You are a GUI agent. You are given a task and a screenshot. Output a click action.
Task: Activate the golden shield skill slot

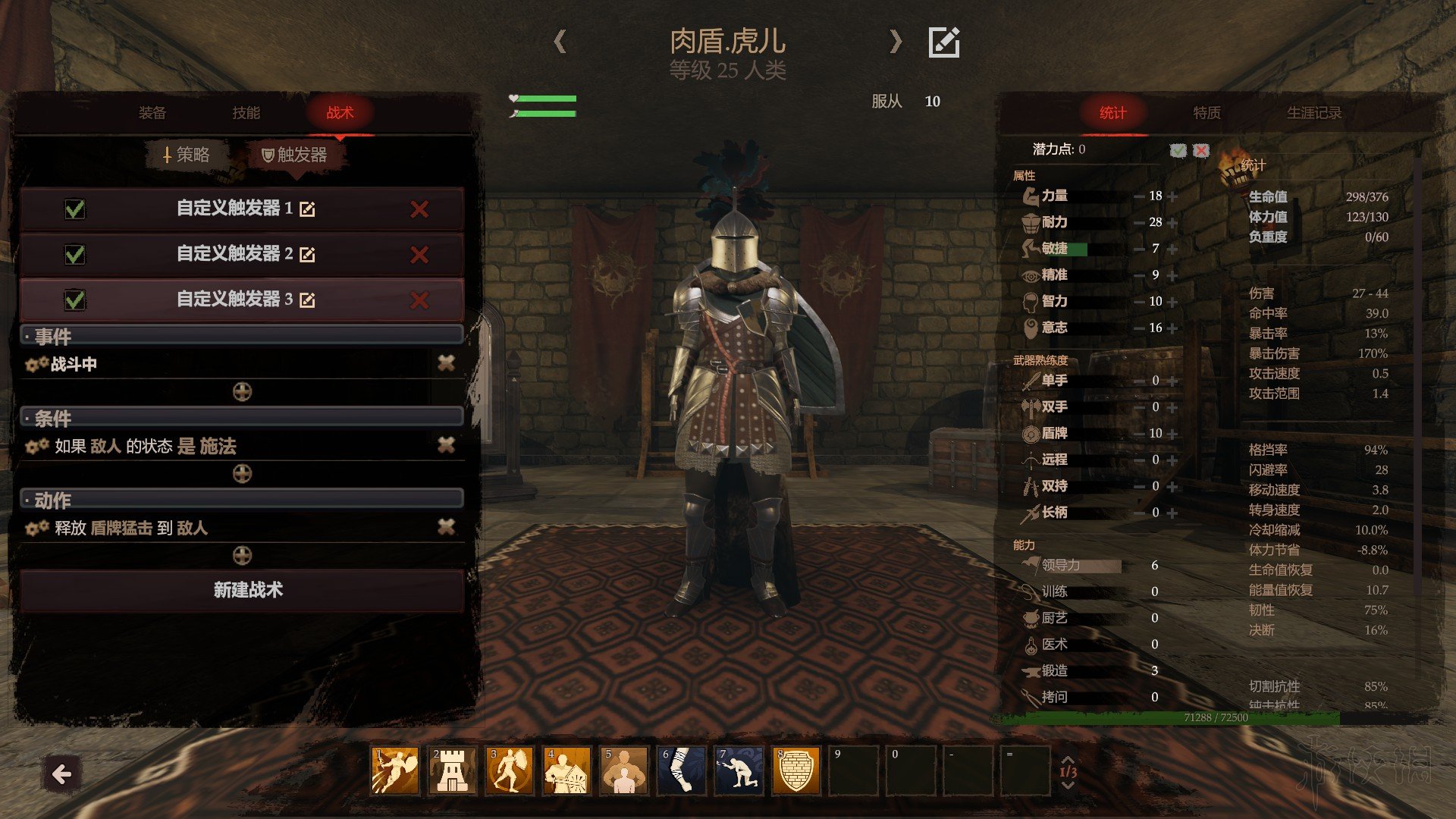[x=795, y=770]
